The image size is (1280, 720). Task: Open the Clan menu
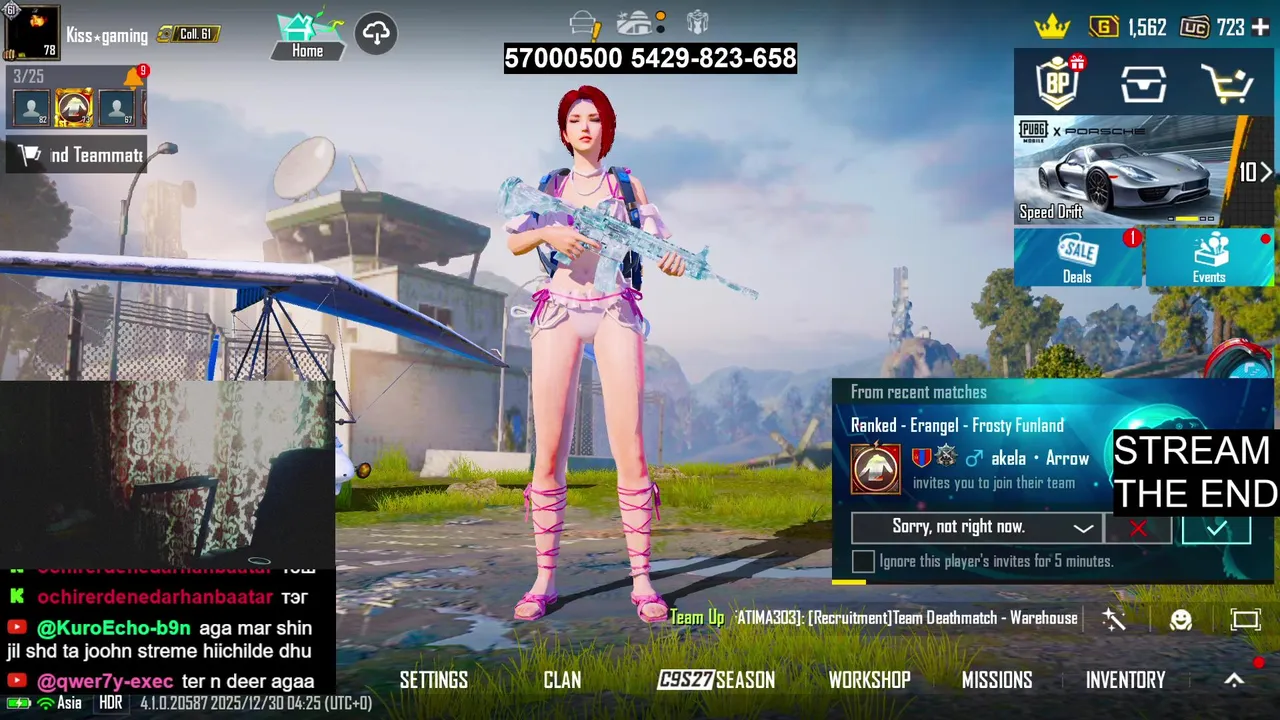pos(562,680)
